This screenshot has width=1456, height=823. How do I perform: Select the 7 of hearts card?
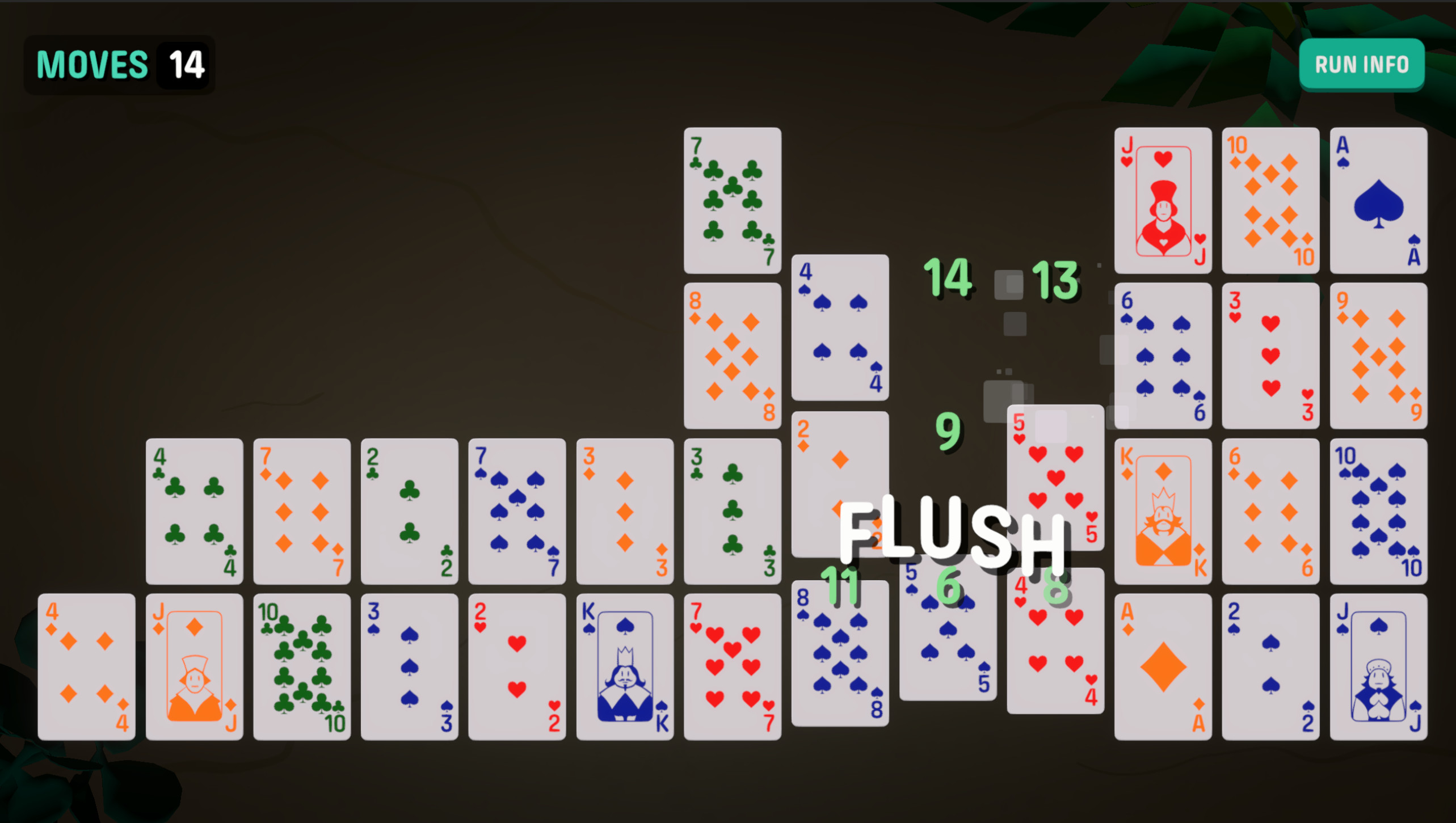click(732, 664)
